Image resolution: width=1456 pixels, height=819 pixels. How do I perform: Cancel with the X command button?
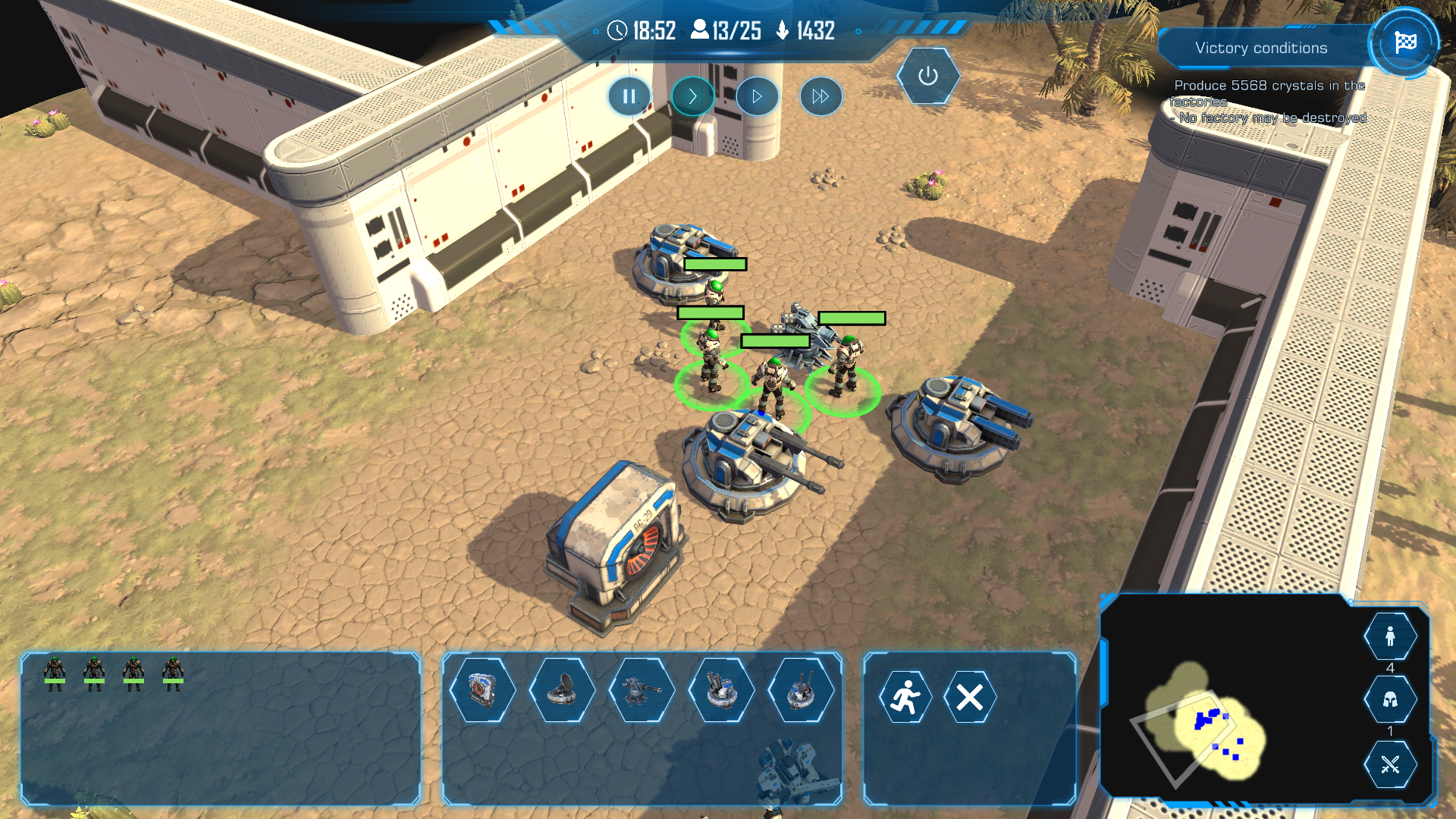(x=969, y=697)
